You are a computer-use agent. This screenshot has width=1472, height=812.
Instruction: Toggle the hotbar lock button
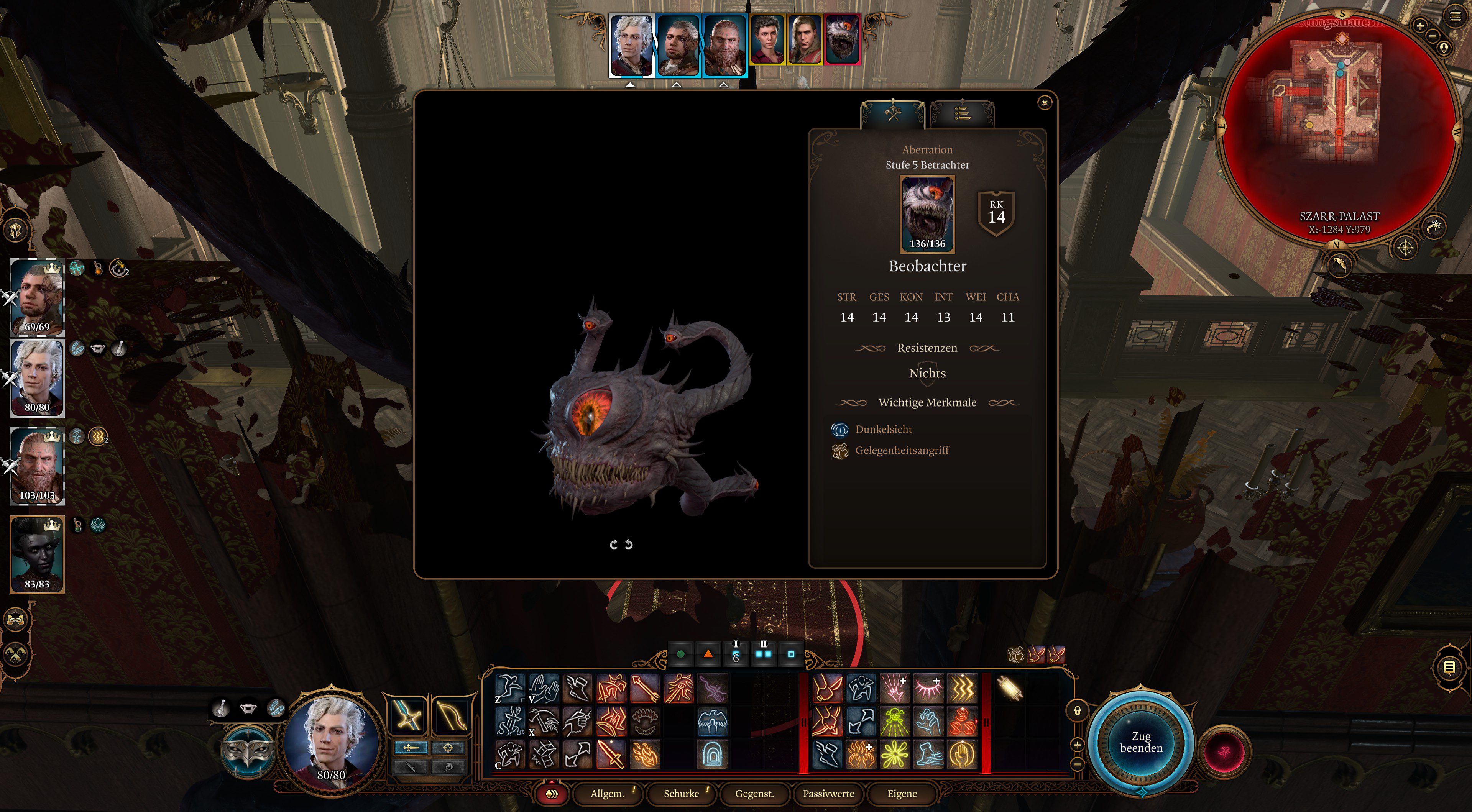(1077, 711)
